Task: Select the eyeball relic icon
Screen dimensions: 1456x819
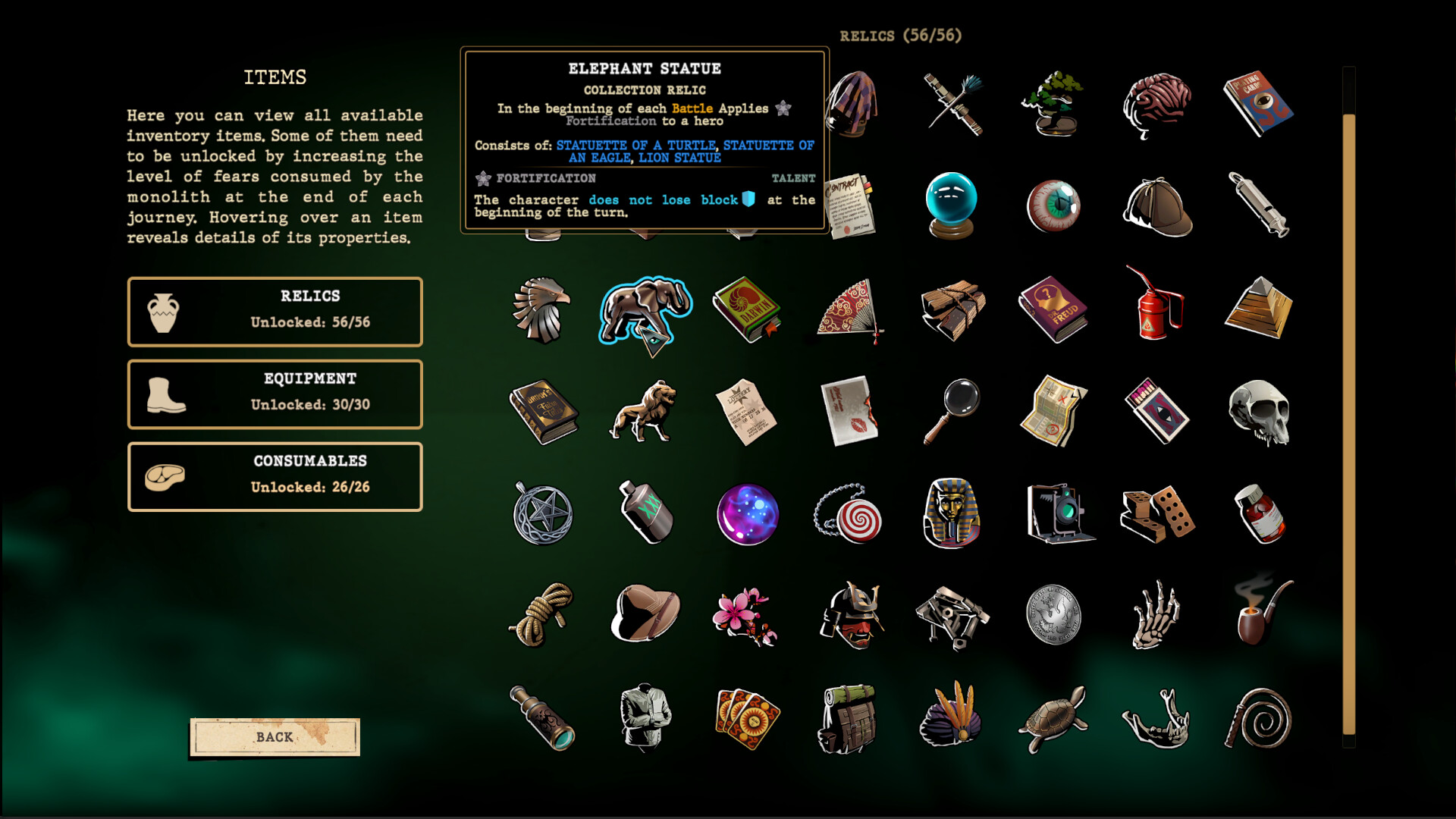Action: 1054,206
